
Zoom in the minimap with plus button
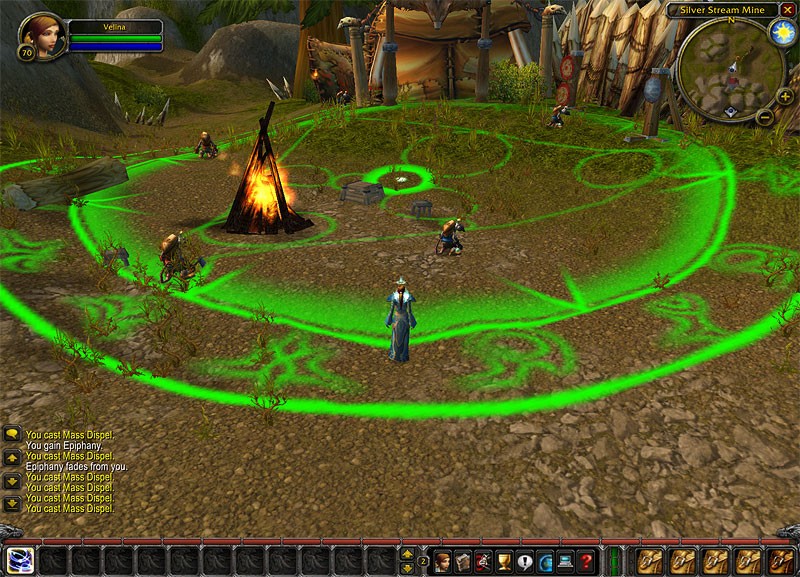click(x=785, y=97)
